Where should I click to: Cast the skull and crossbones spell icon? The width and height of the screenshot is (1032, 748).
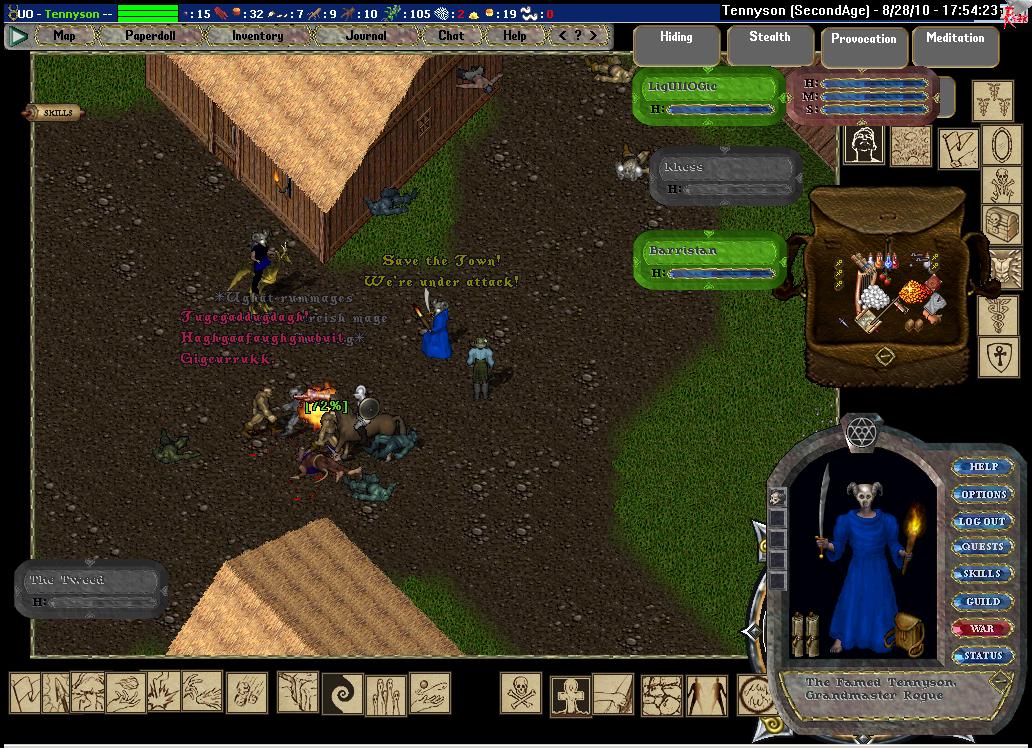520,694
